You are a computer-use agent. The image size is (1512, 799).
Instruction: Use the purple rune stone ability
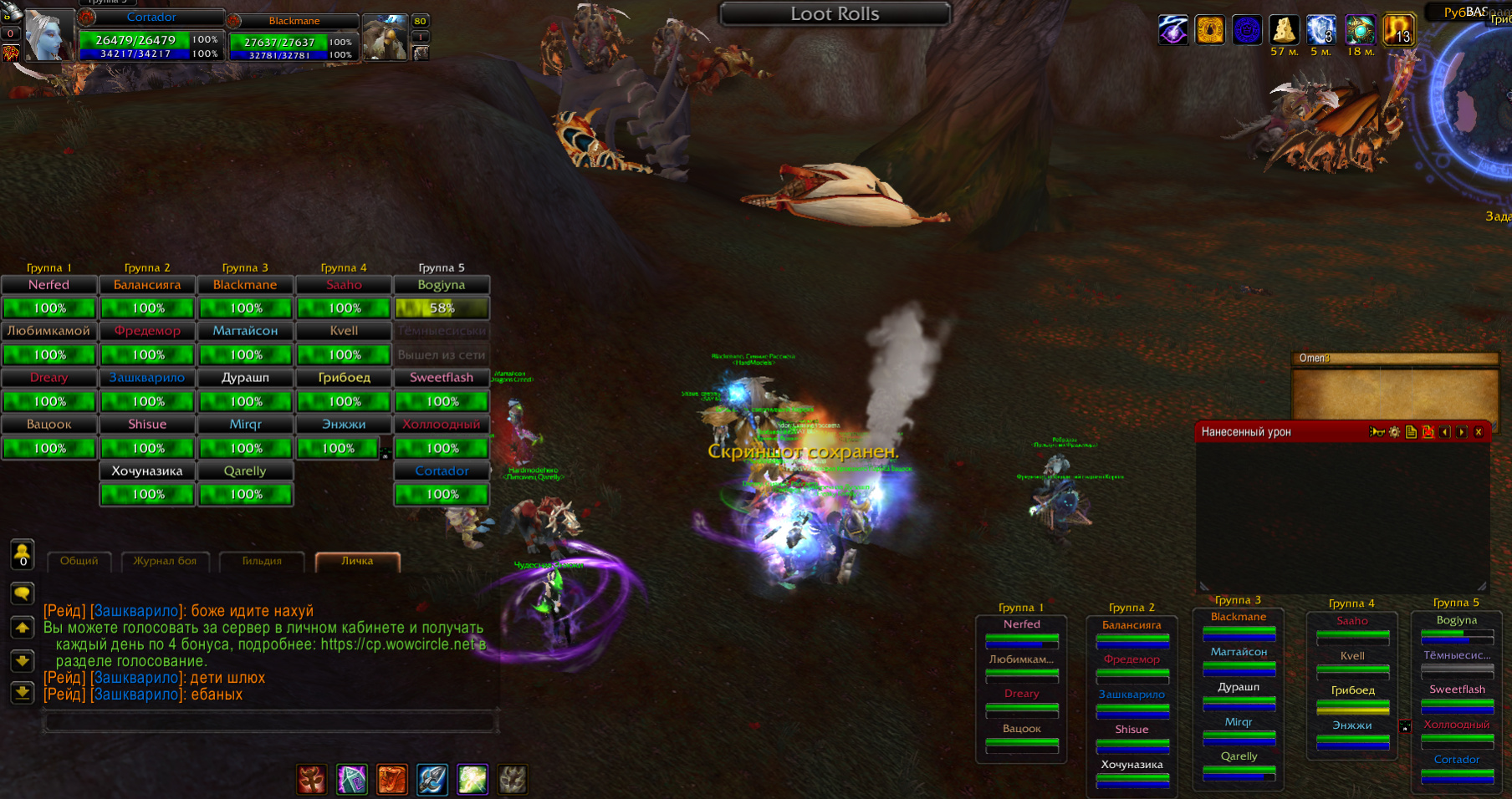(x=351, y=780)
